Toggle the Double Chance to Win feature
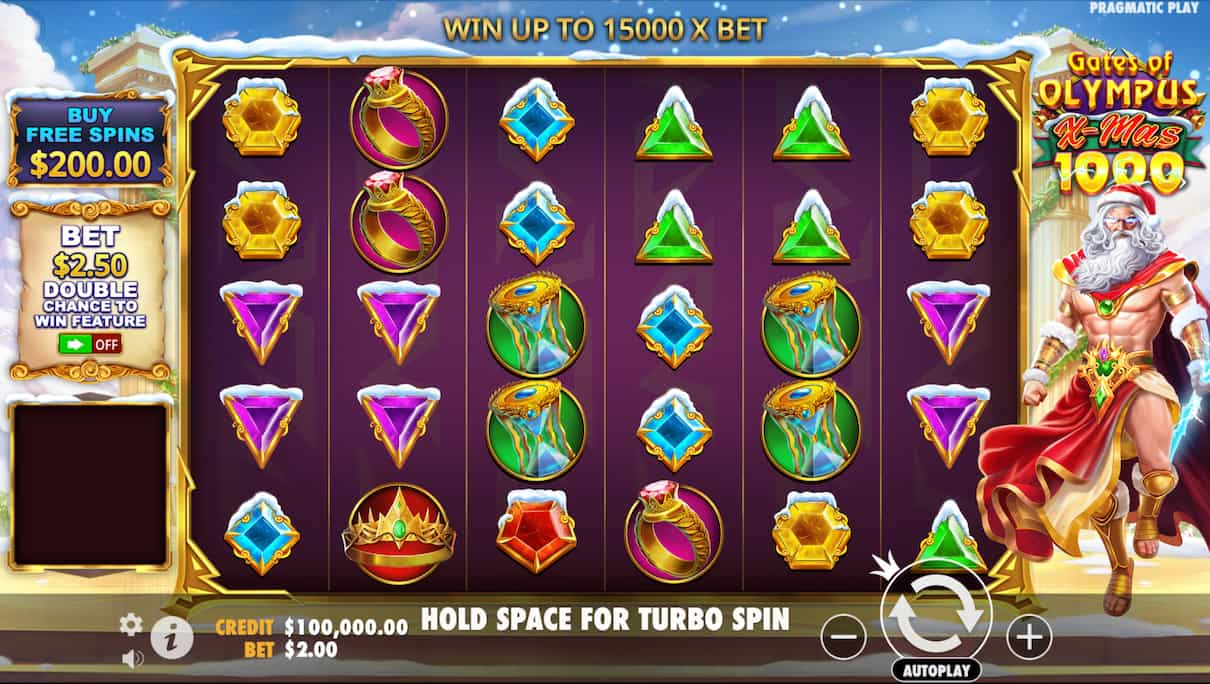The height and width of the screenshot is (684, 1210). [90, 344]
